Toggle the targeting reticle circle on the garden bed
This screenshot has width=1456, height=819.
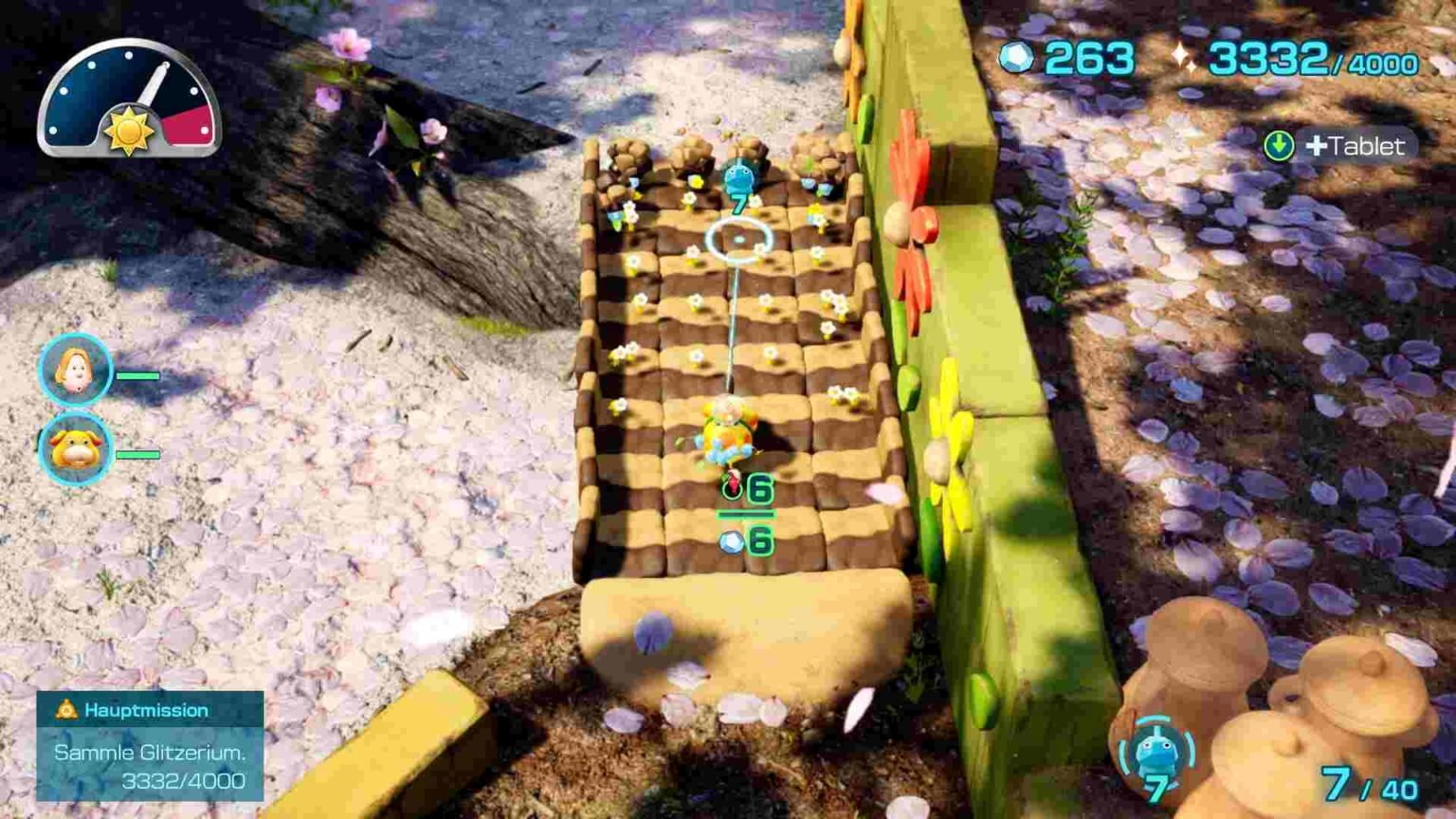[x=740, y=240]
